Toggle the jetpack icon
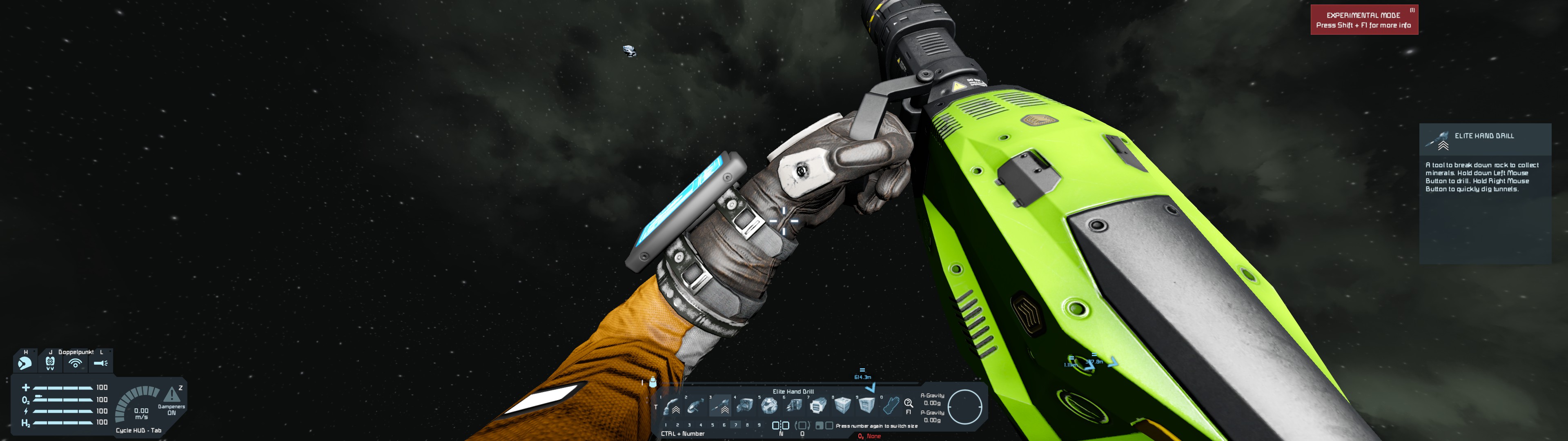This screenshot has height=441, width=1568. (x=50, y=364)
